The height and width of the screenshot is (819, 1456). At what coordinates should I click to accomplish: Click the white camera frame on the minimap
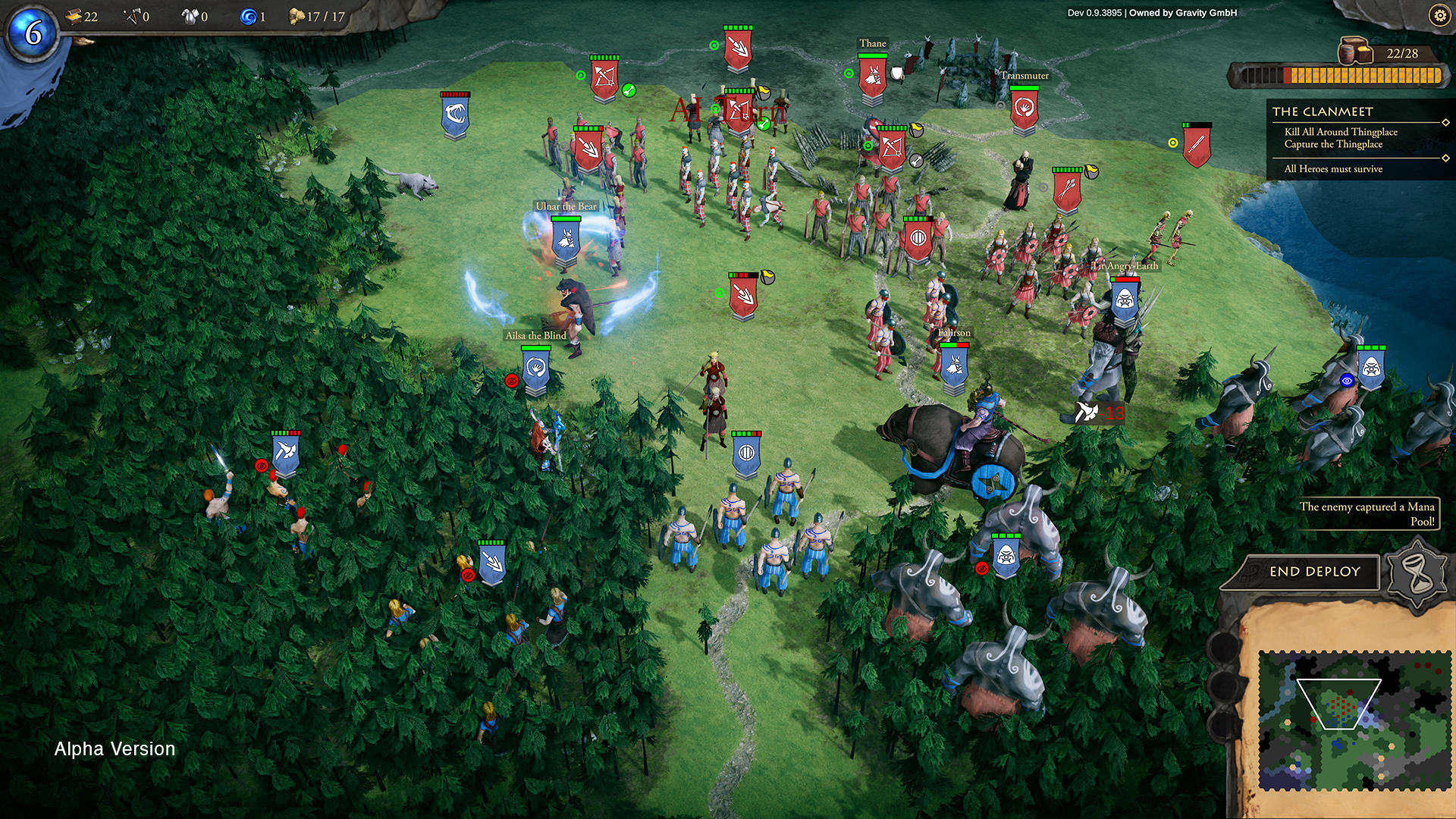[x=1338, y=704]
